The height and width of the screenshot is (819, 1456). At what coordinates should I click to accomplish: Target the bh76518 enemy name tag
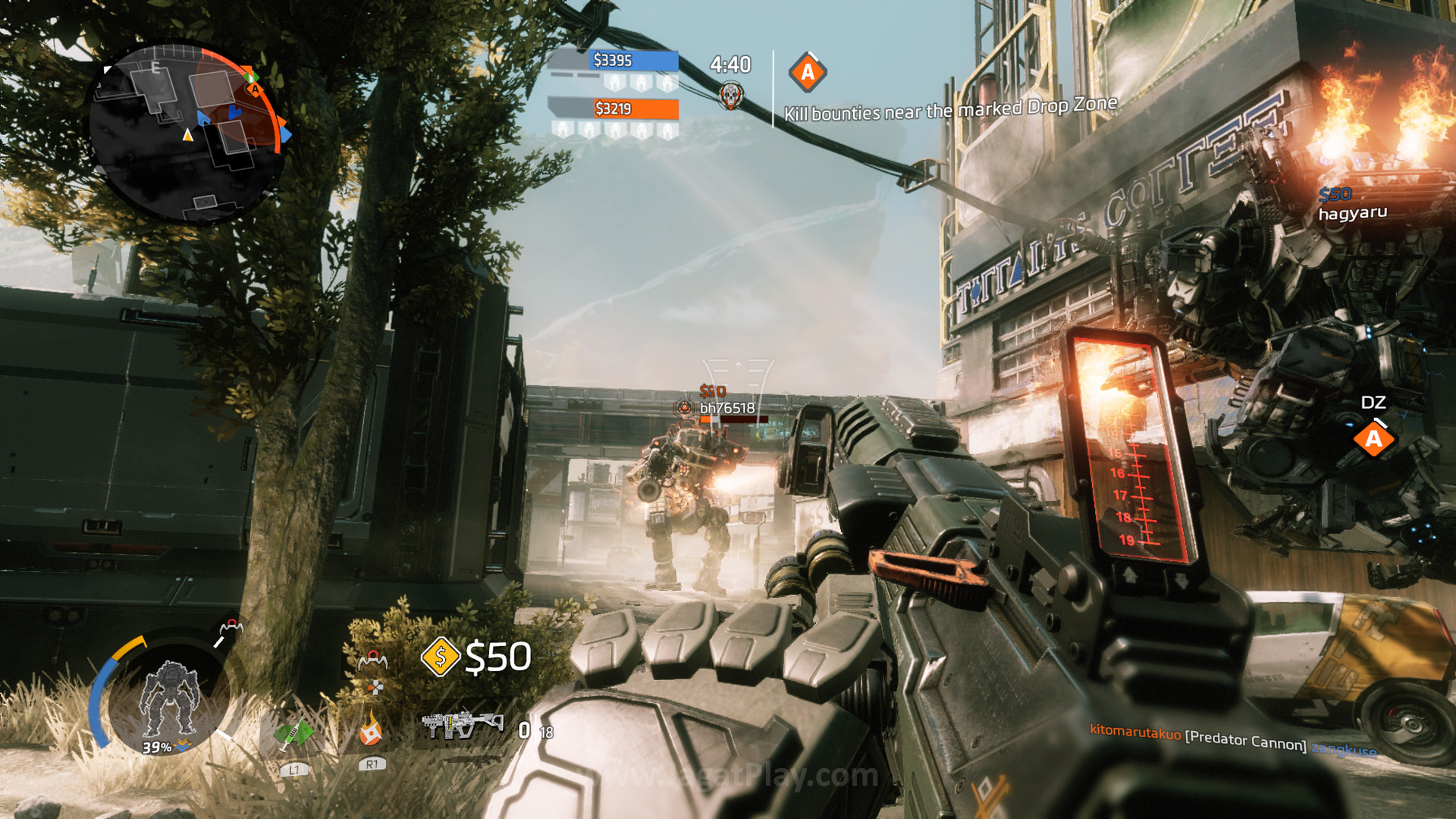pyautogui.click(x=726, y=408)
